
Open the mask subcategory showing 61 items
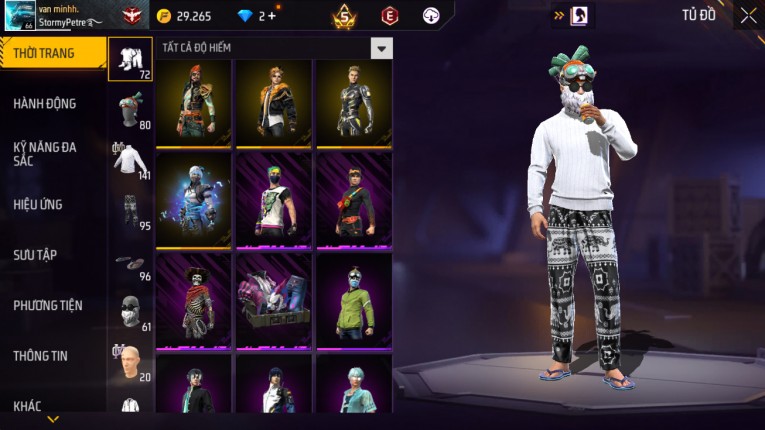[x=130, y=312]
